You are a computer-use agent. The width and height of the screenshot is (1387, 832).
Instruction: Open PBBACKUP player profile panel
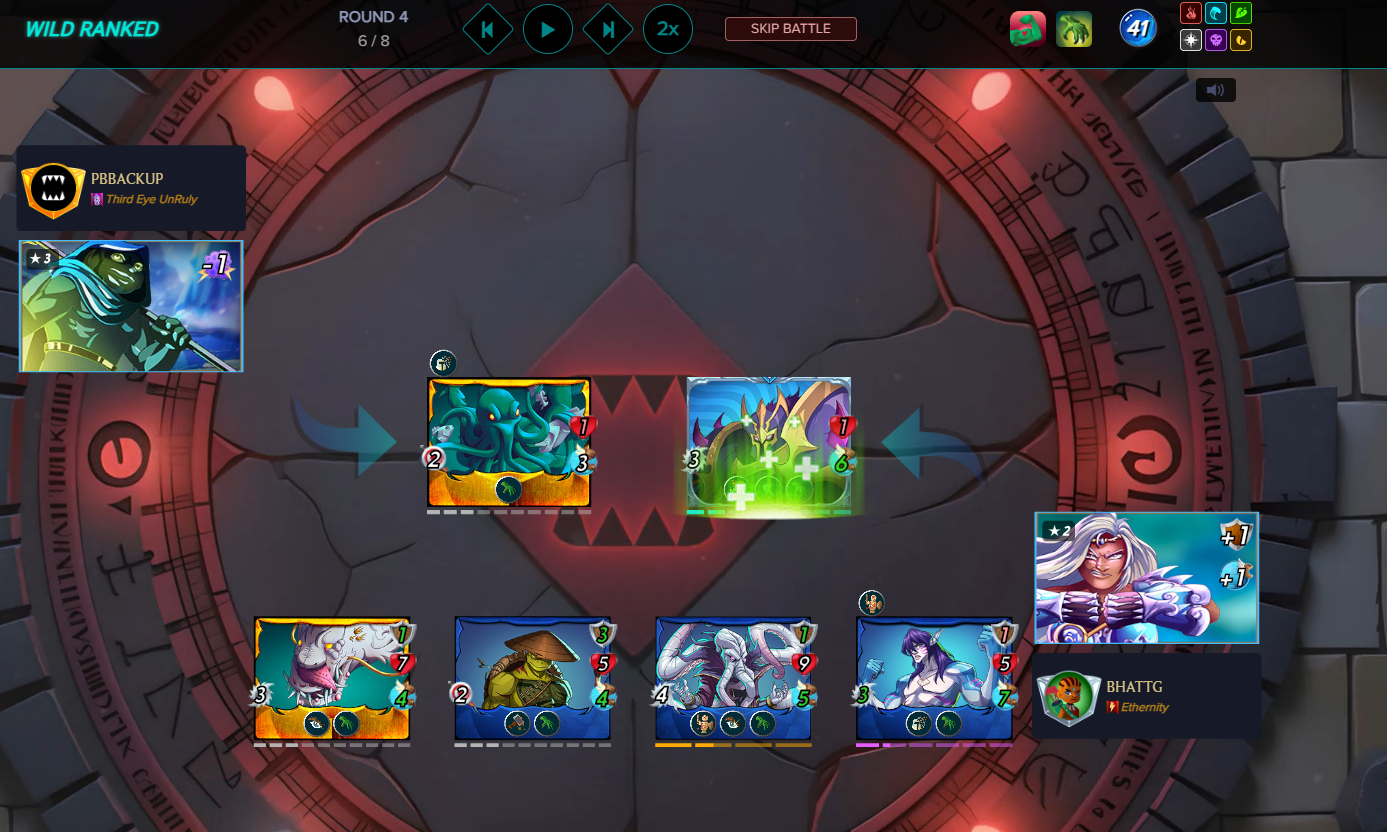[x=131, y=189]
